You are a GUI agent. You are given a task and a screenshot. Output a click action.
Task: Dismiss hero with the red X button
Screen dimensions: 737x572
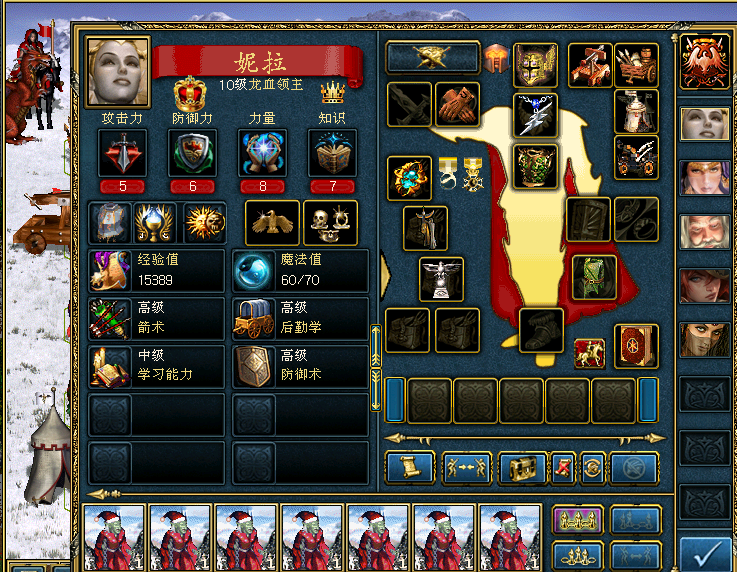563,467
